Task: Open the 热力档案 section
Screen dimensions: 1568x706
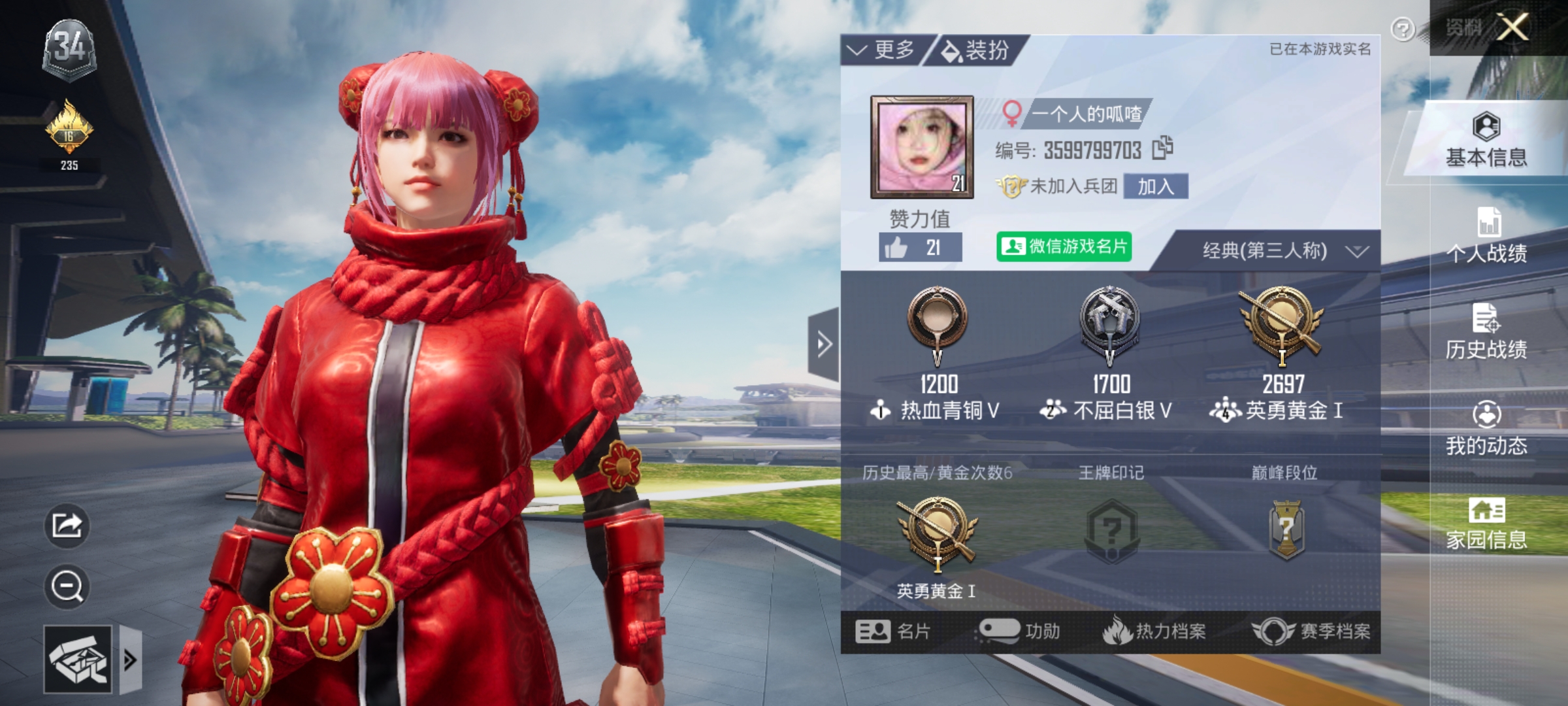Action: pos(1154,631)
